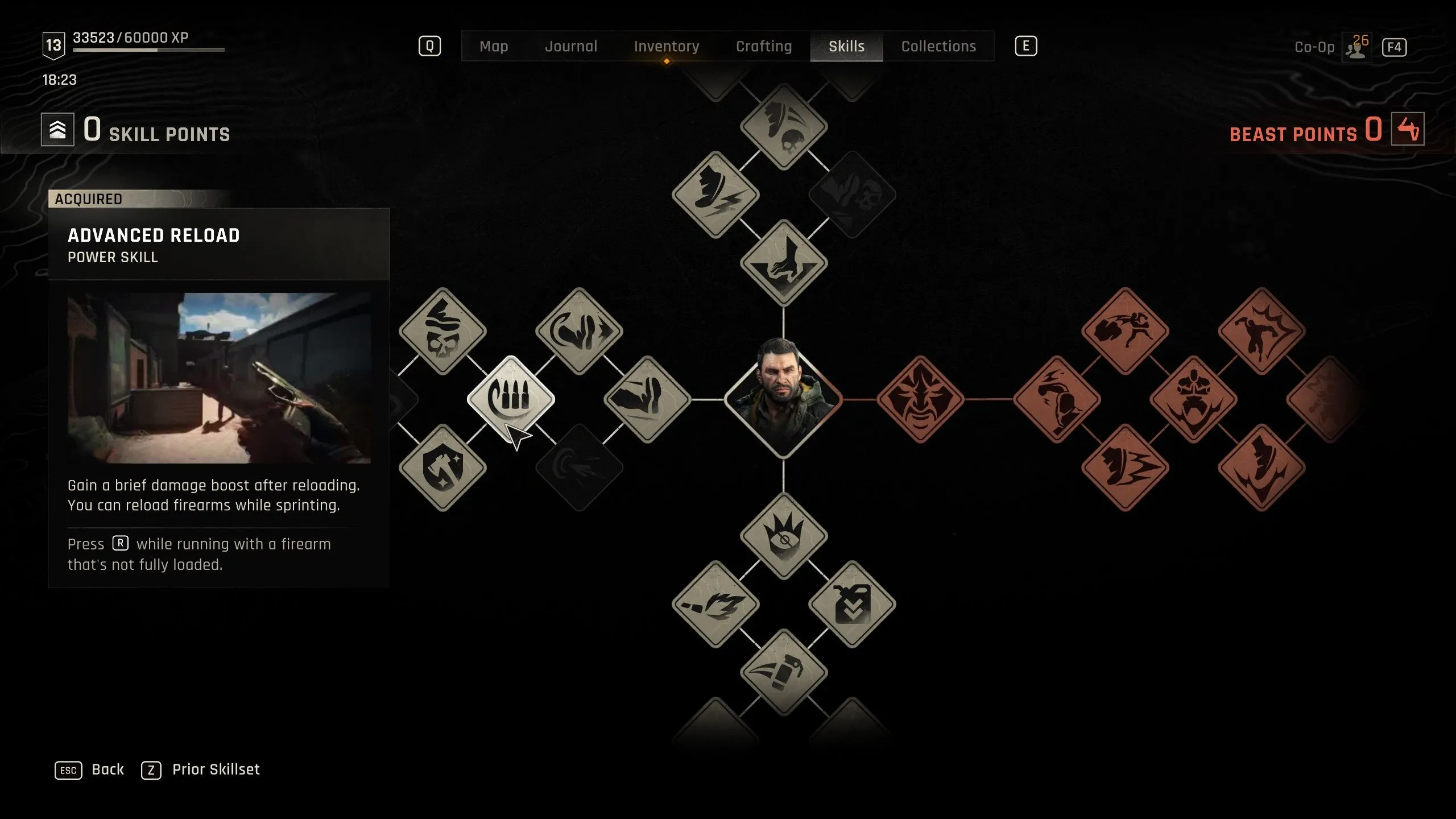This screenshot has height=819, width=1456.
Task: Select the Advanced Reload bullets skill node
Action: 510,399
